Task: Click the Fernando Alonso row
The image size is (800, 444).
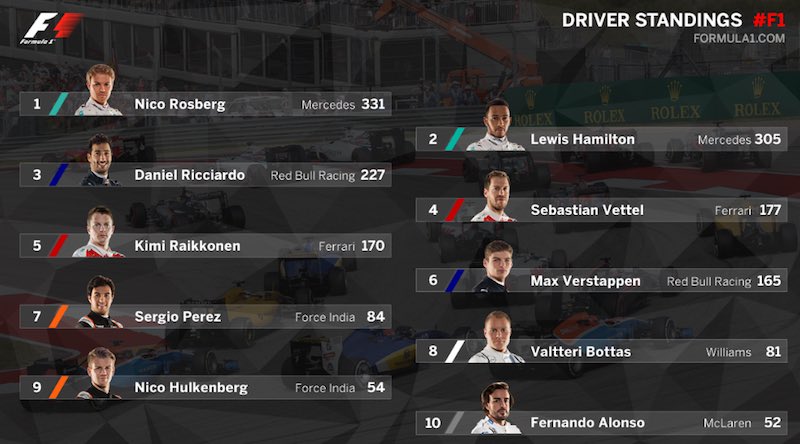Action: click(x=601, y=423)
